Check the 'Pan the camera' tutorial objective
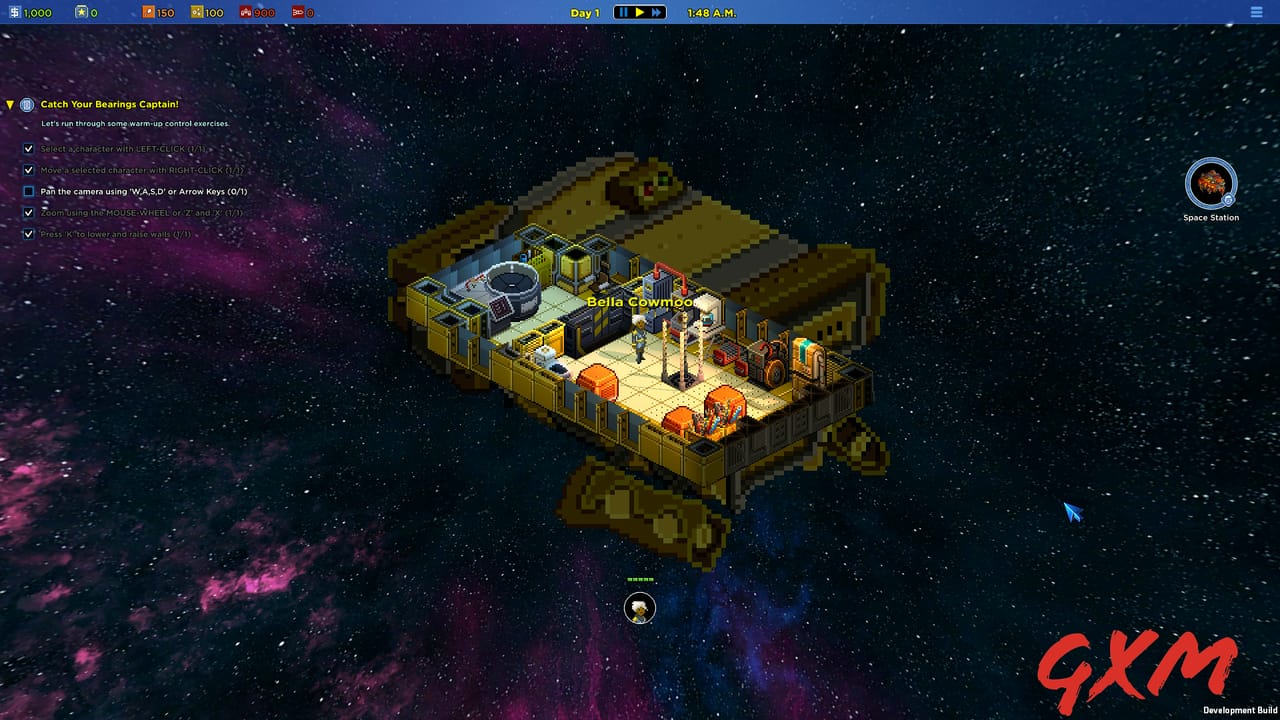1280x720 pixels. 28,191
